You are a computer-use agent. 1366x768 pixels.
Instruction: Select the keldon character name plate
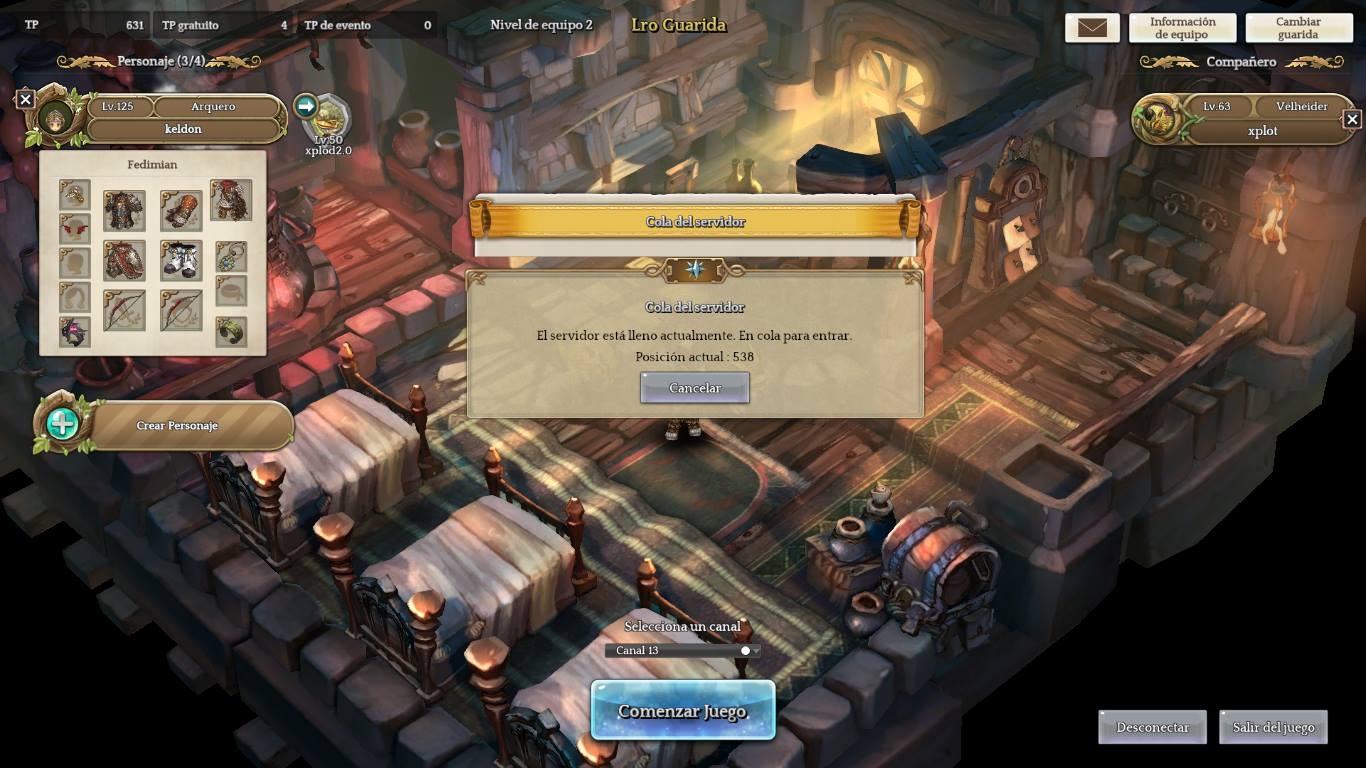coord(183,129)
